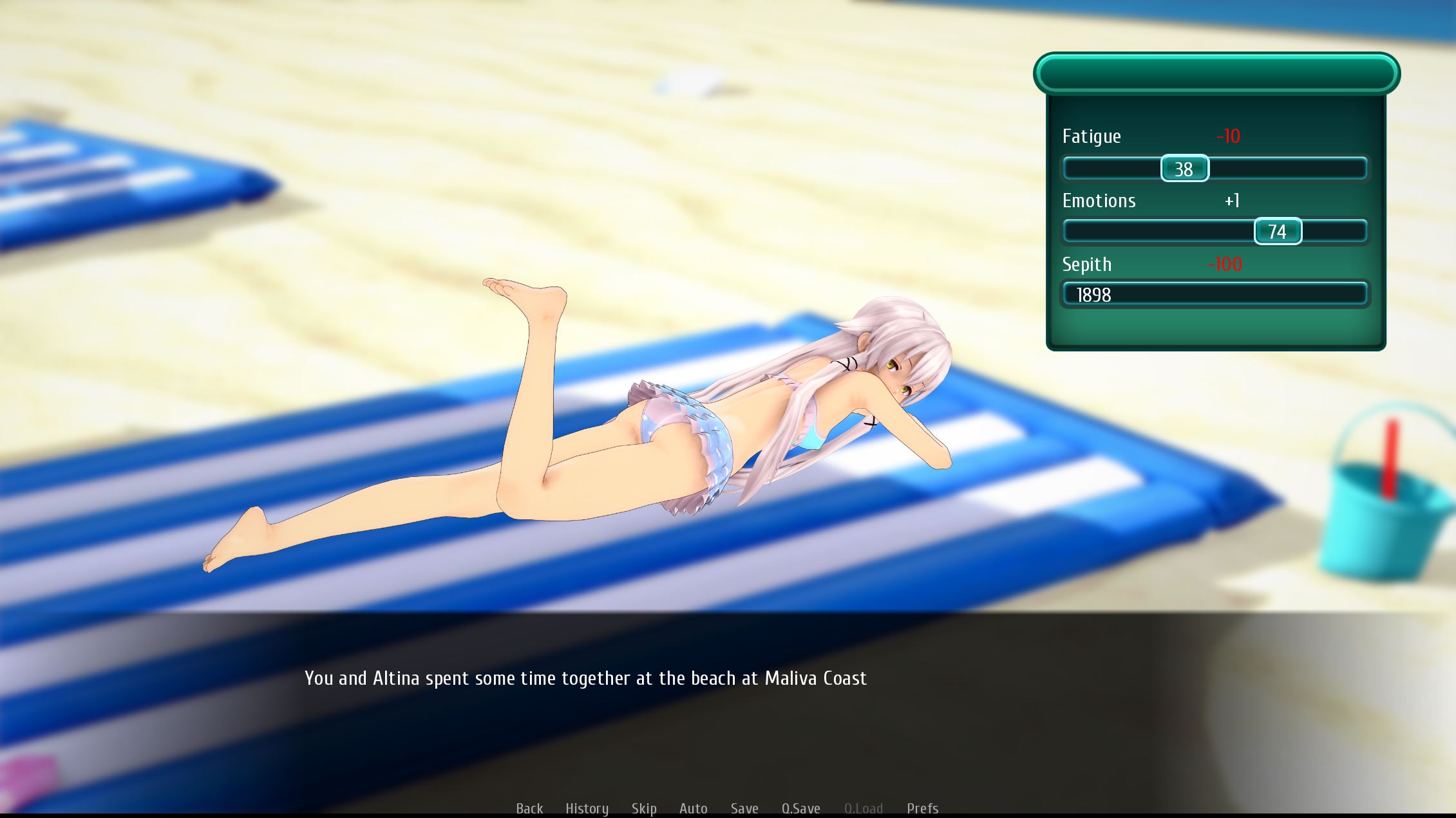This screenshot has width=1456, height=818.
Task: Click the grayed-out Q.Load option
Action: (x=863, y=808)
